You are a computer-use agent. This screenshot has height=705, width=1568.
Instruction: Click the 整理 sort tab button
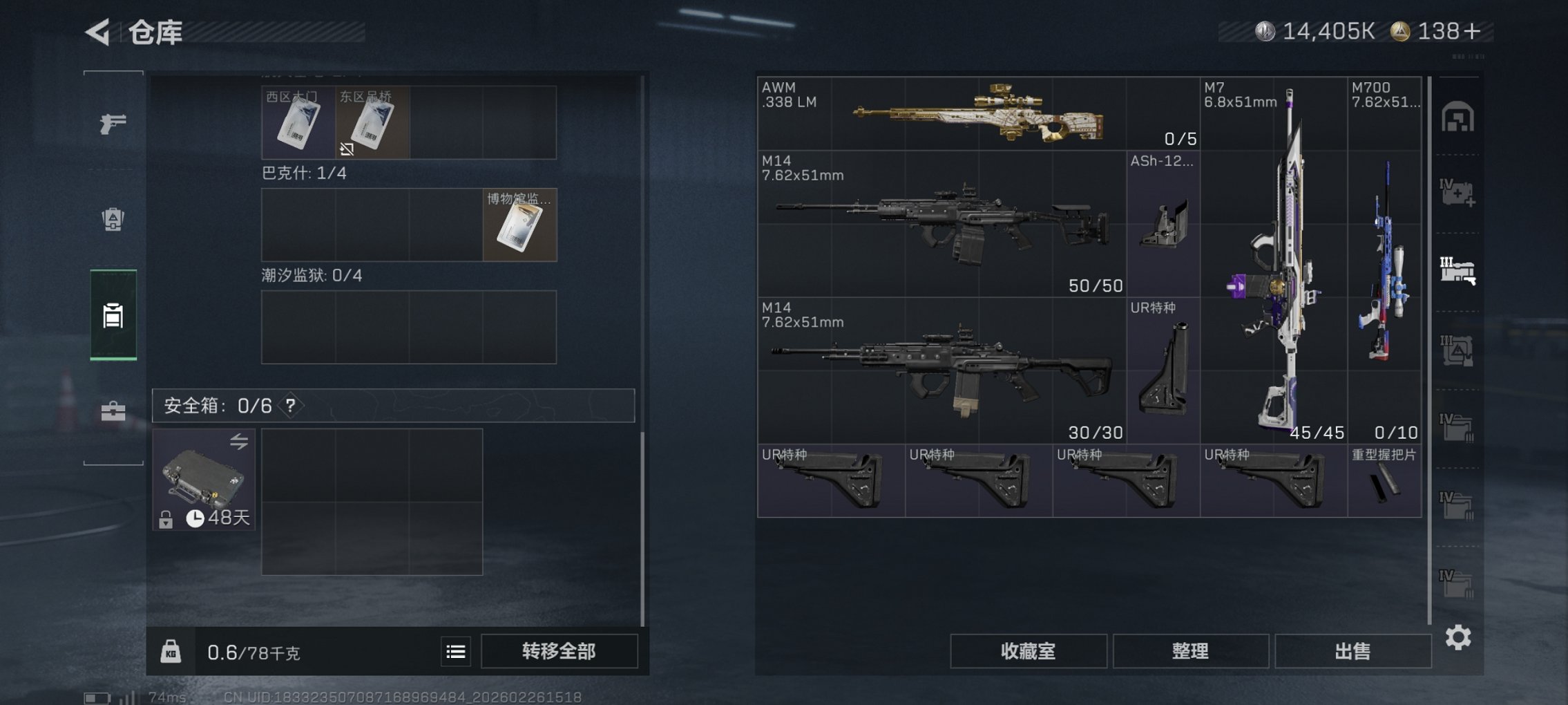(x=1190, y=651)
